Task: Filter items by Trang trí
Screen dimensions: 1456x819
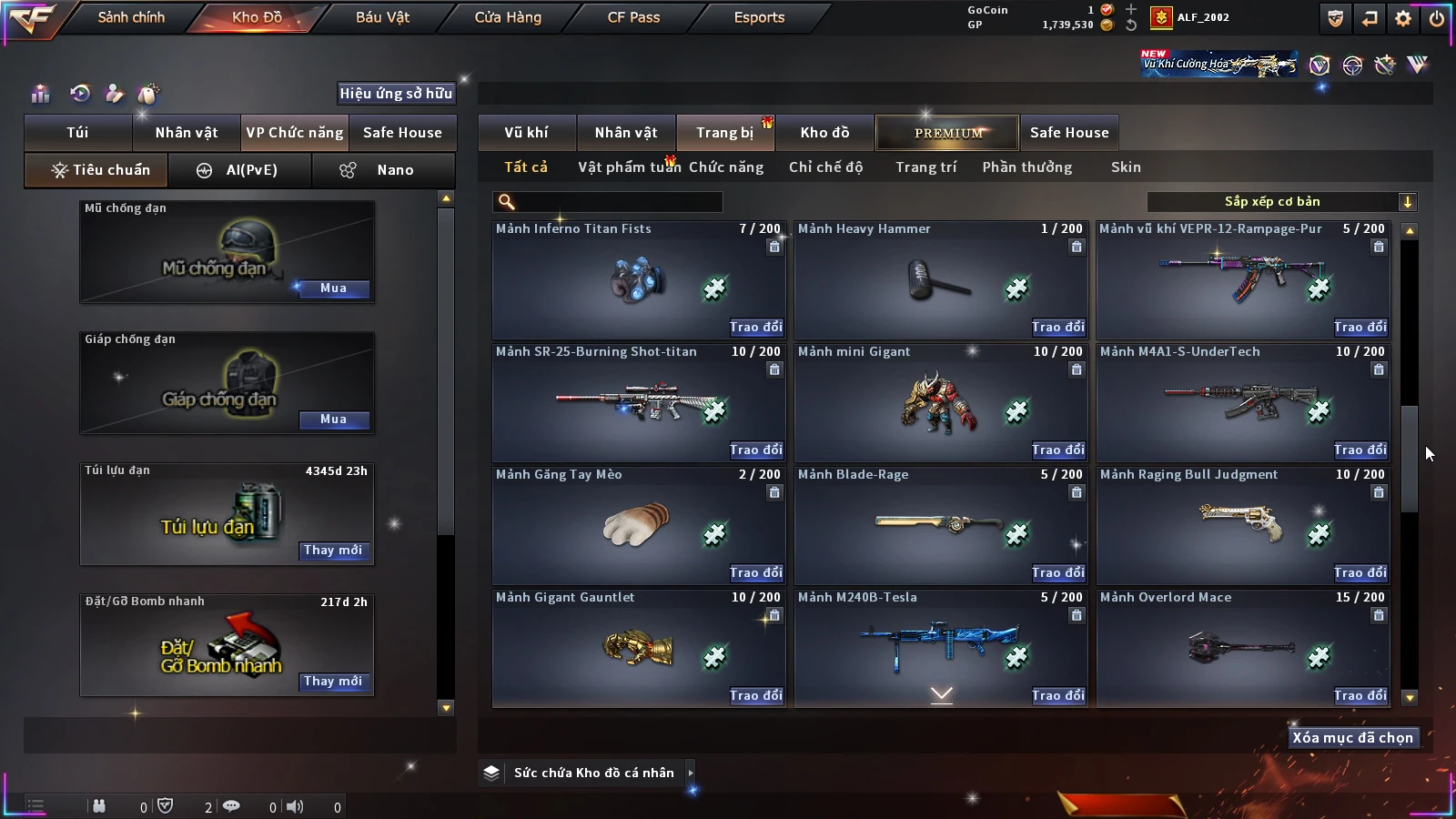Action: 925,167
